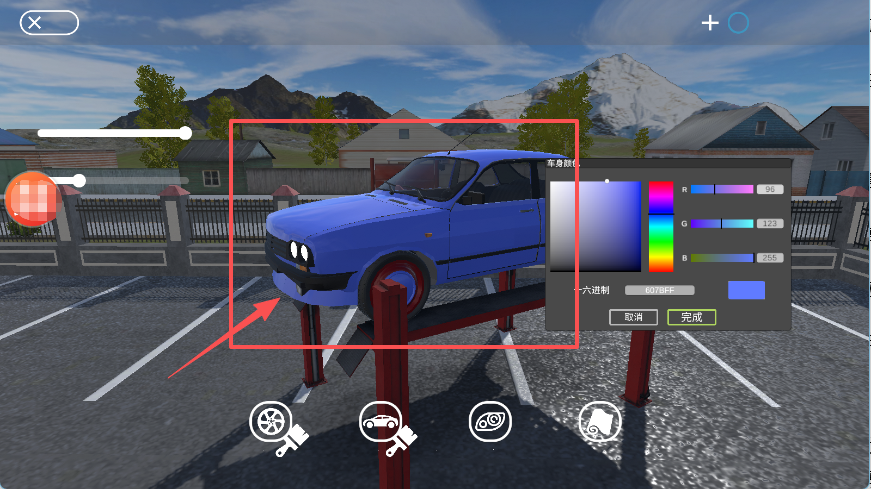This screenshot has width=871, height=489.
Task: Open the car body paint tool
Action: (380, 422)
